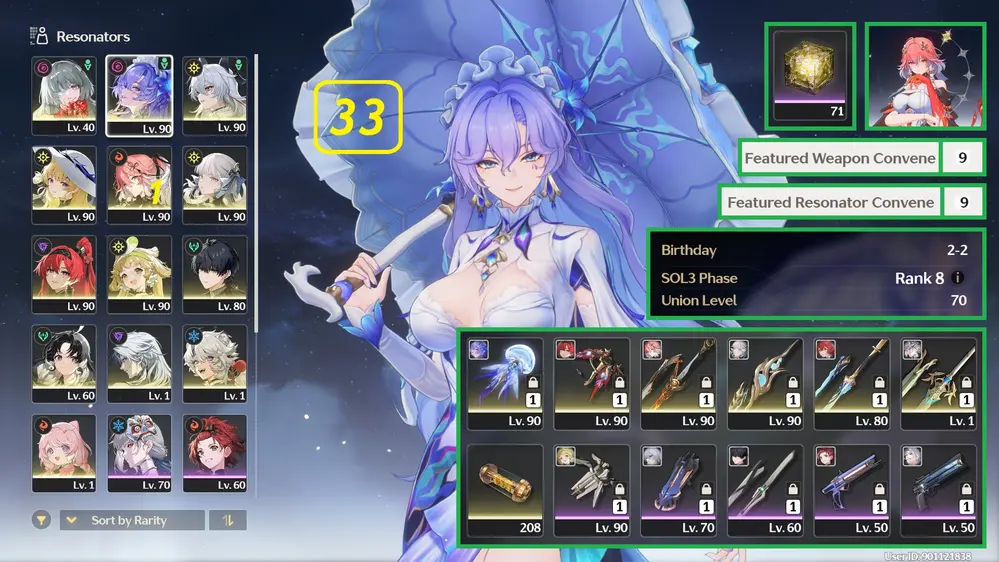Open the Lv. 60 twin blades weapon slot

point(763,490)
